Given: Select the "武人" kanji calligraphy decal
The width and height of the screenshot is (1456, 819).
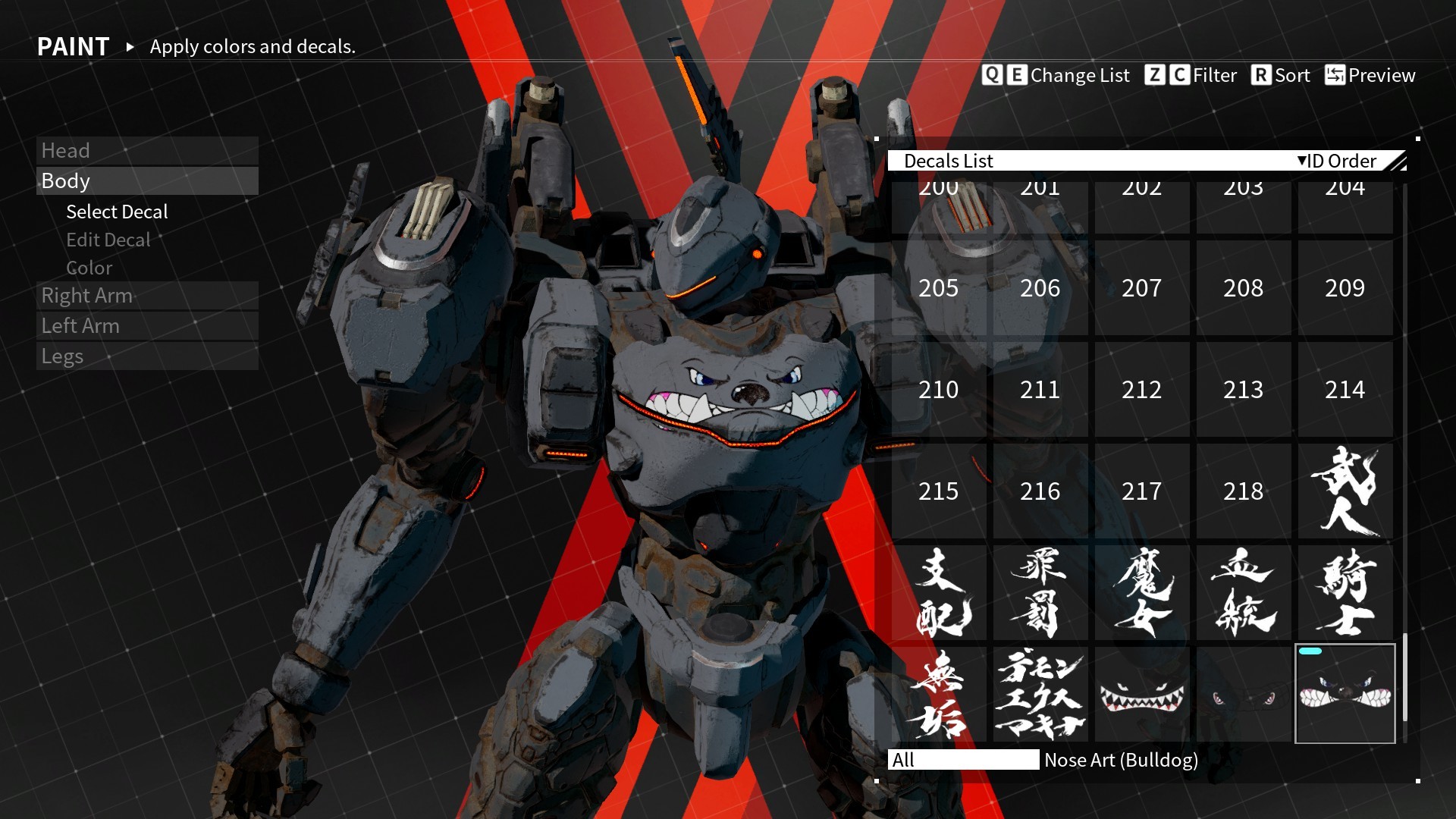Looking at the screenshot, I should point(1344,491).
